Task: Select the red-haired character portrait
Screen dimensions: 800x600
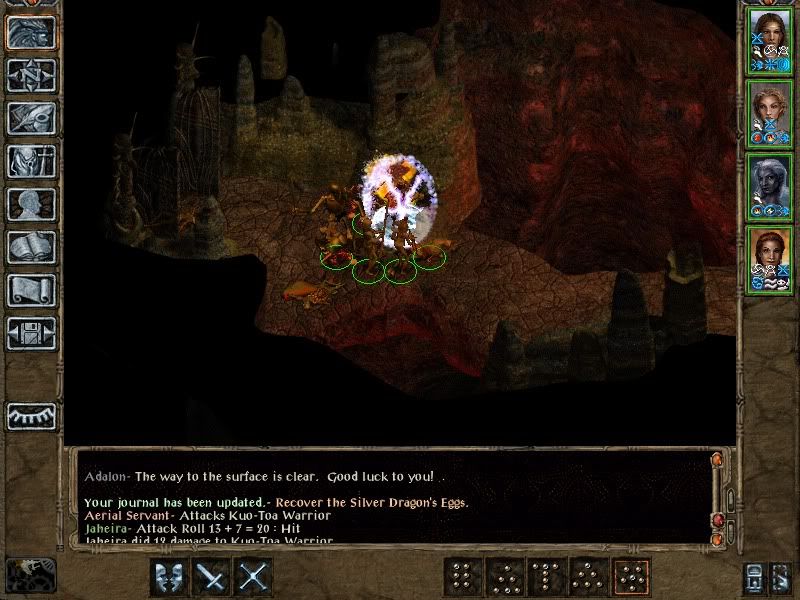Action: tap(769, 259)
